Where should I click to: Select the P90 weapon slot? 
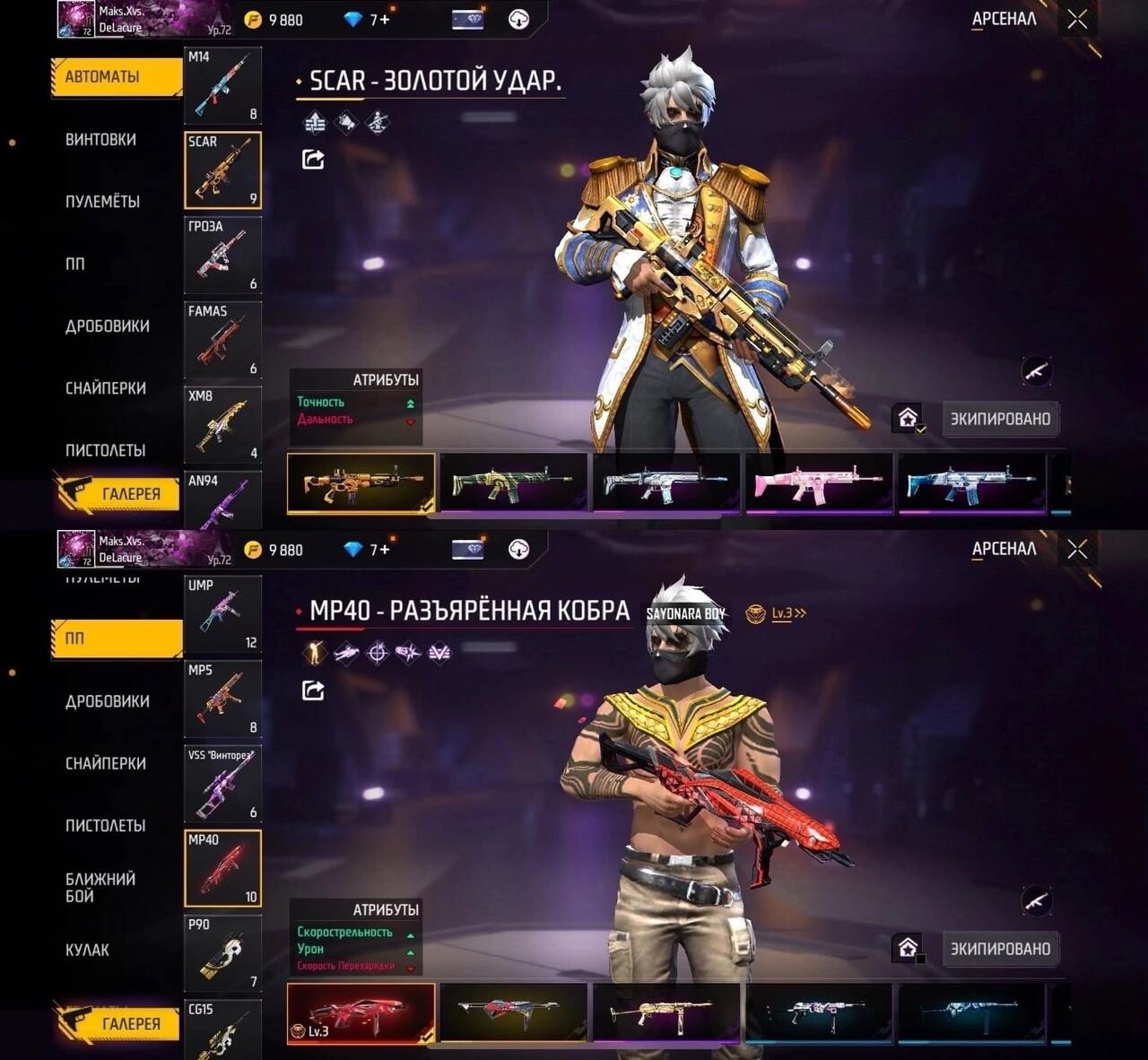point(222,953)
